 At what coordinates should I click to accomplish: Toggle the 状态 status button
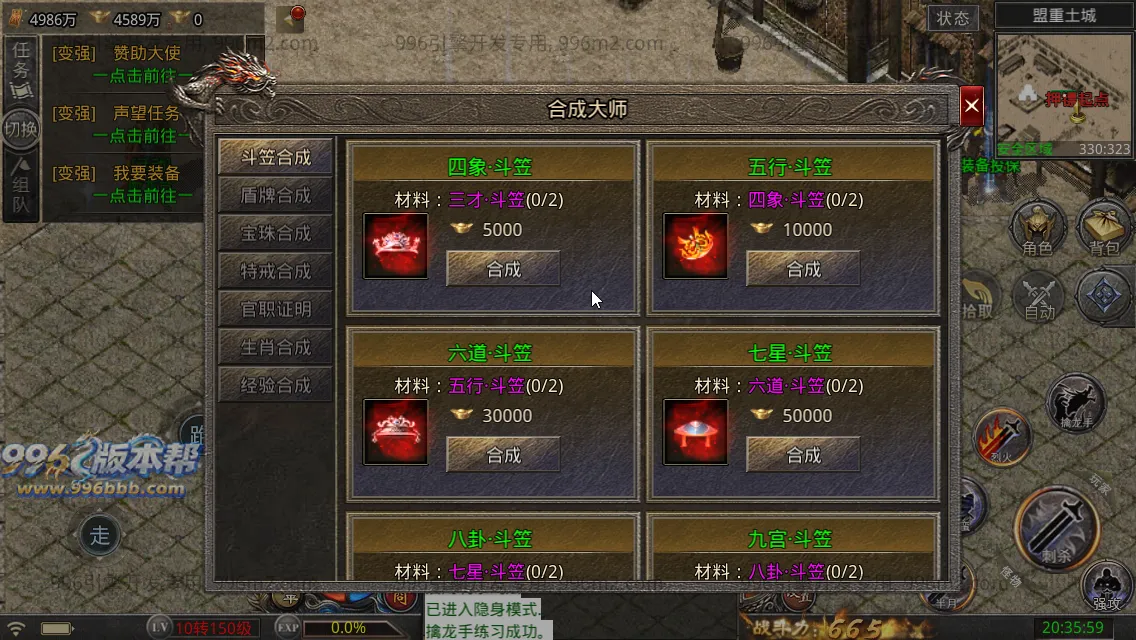tap(953, 18)
